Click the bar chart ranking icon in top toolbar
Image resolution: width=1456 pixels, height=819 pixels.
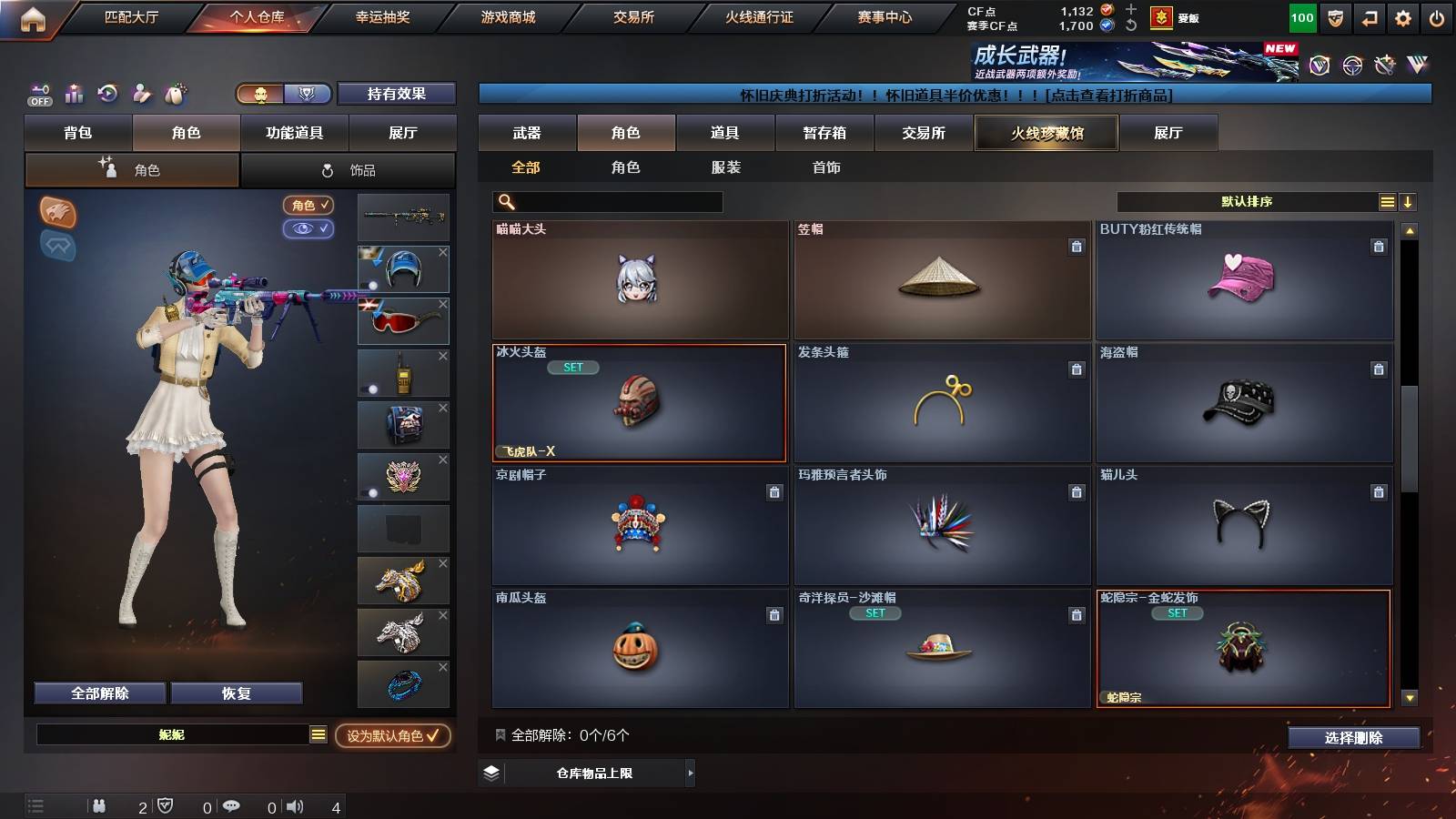(73, 94)
